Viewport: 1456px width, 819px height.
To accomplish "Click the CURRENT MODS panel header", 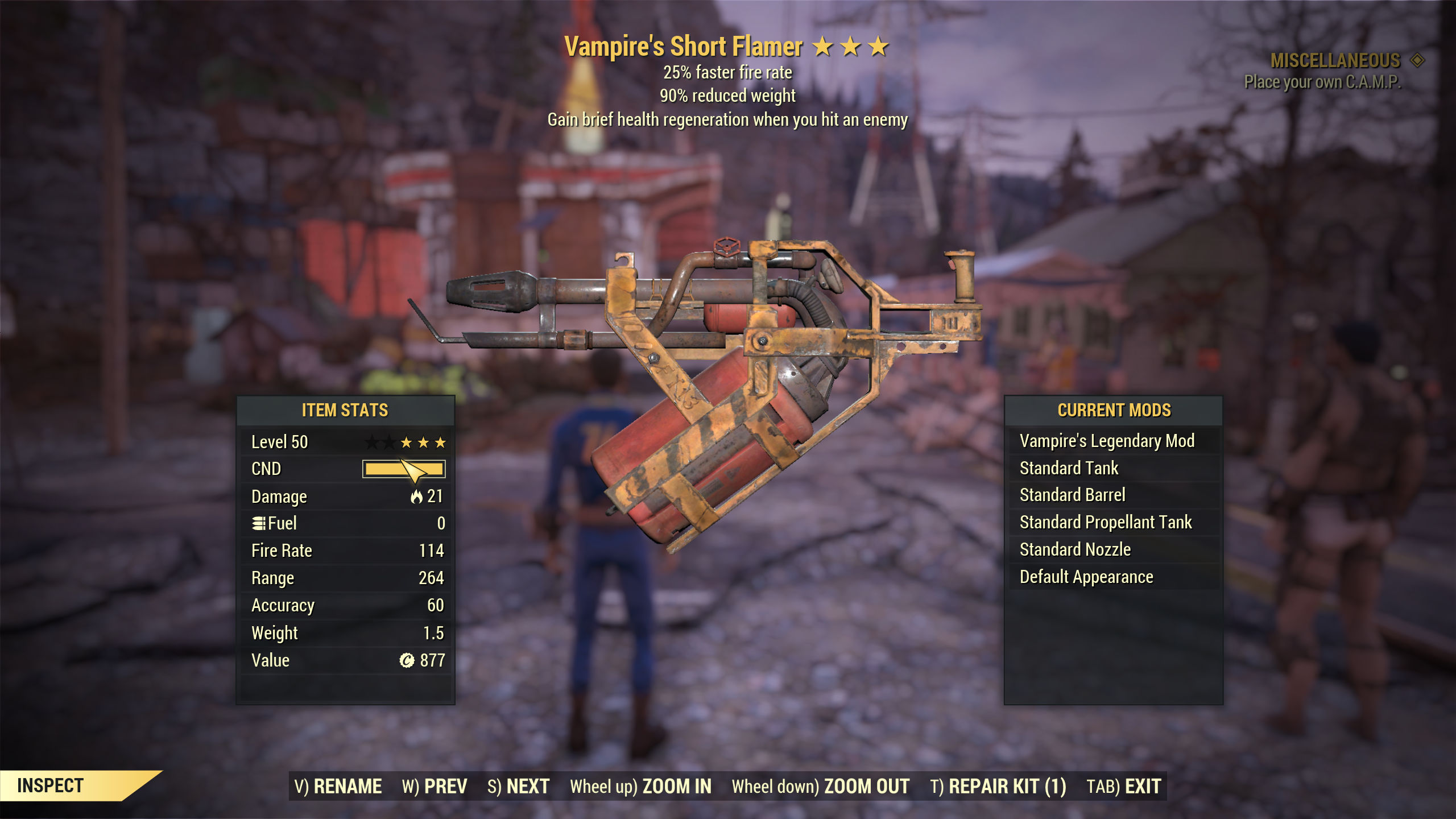I will [1115, 409].
